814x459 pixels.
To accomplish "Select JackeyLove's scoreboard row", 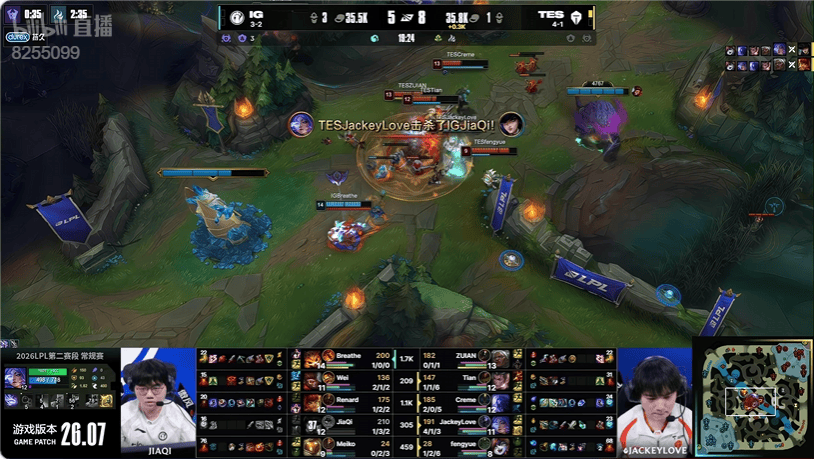I will click(x=460, y=422).
